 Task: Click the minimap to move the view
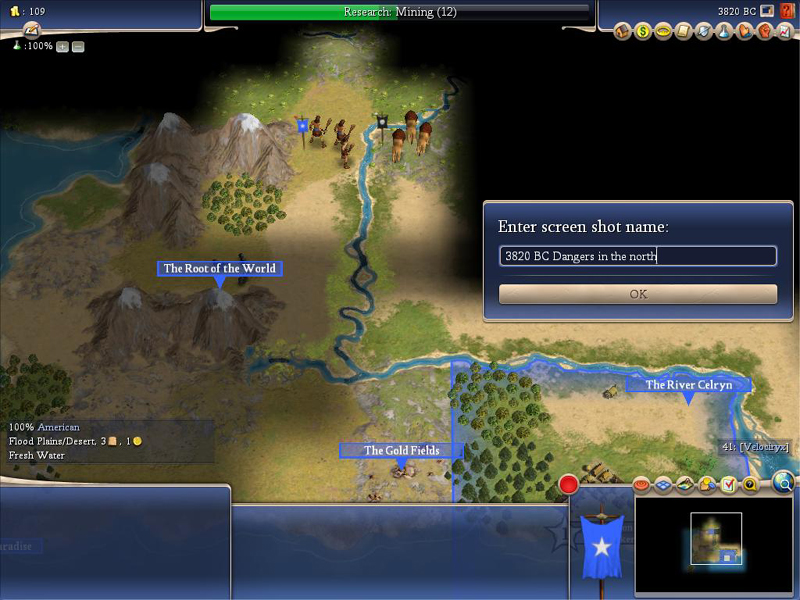[x=708, y=539]
